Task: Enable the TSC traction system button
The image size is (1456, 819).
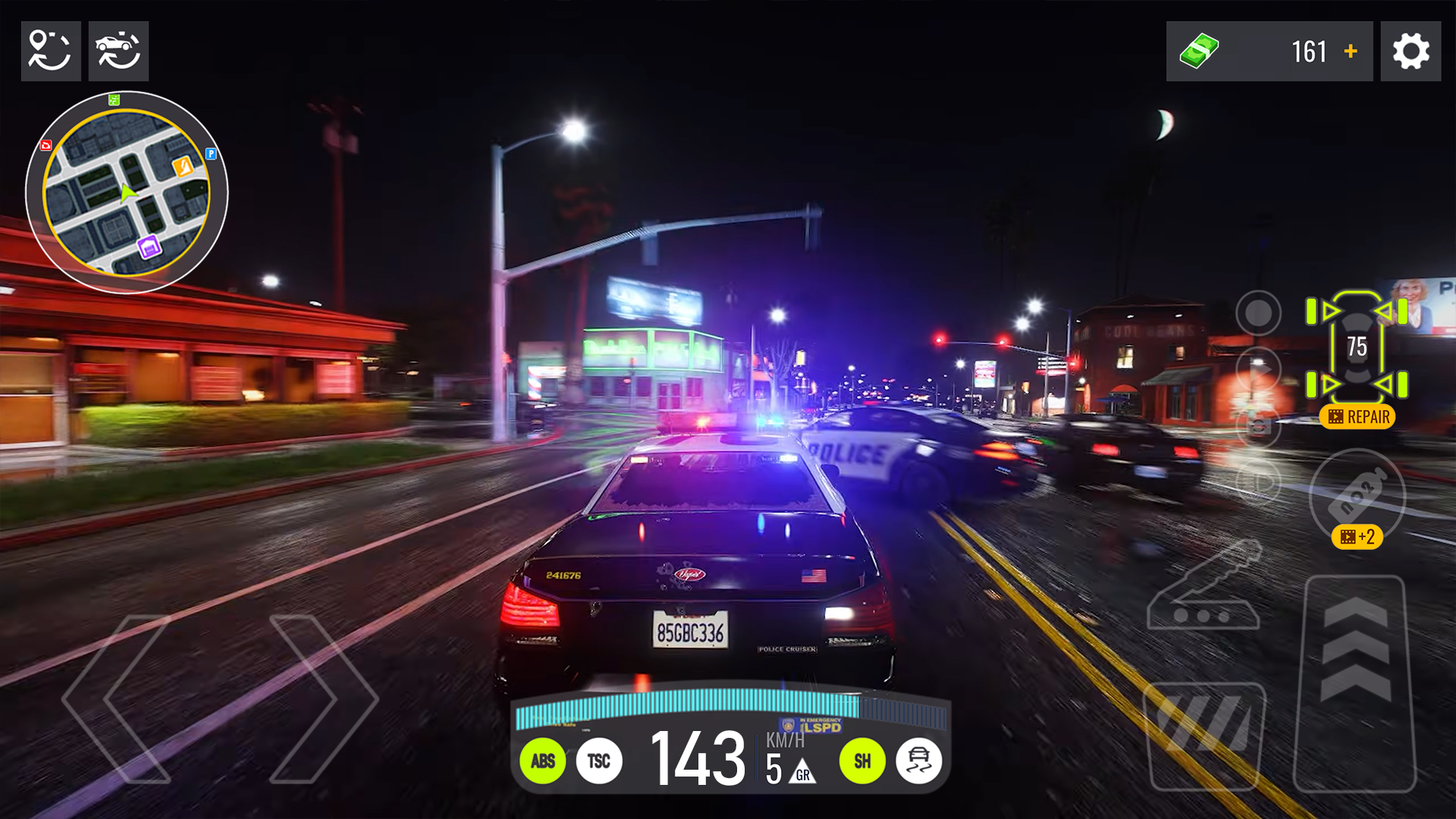Action: 598,761
